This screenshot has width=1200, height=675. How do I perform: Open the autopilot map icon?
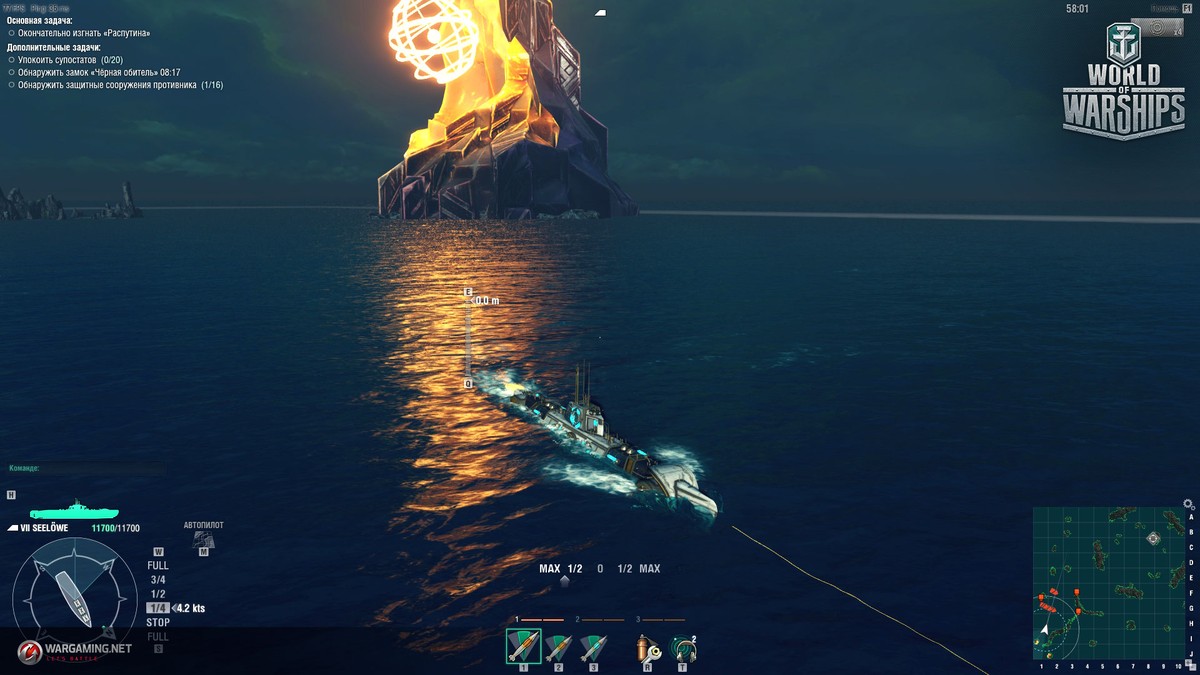pyautogui.click(x=203, y=539)
